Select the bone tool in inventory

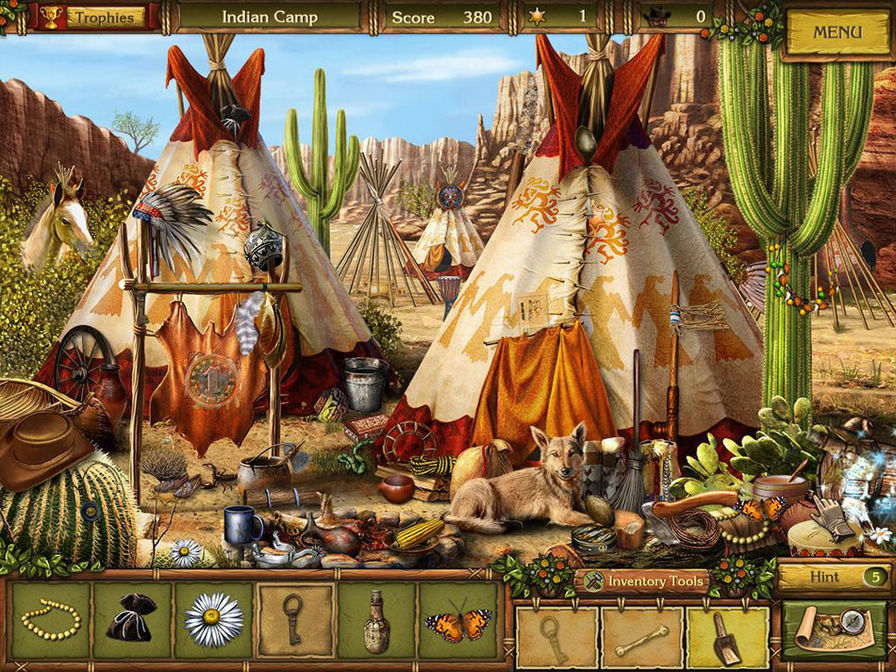(642, 637)
